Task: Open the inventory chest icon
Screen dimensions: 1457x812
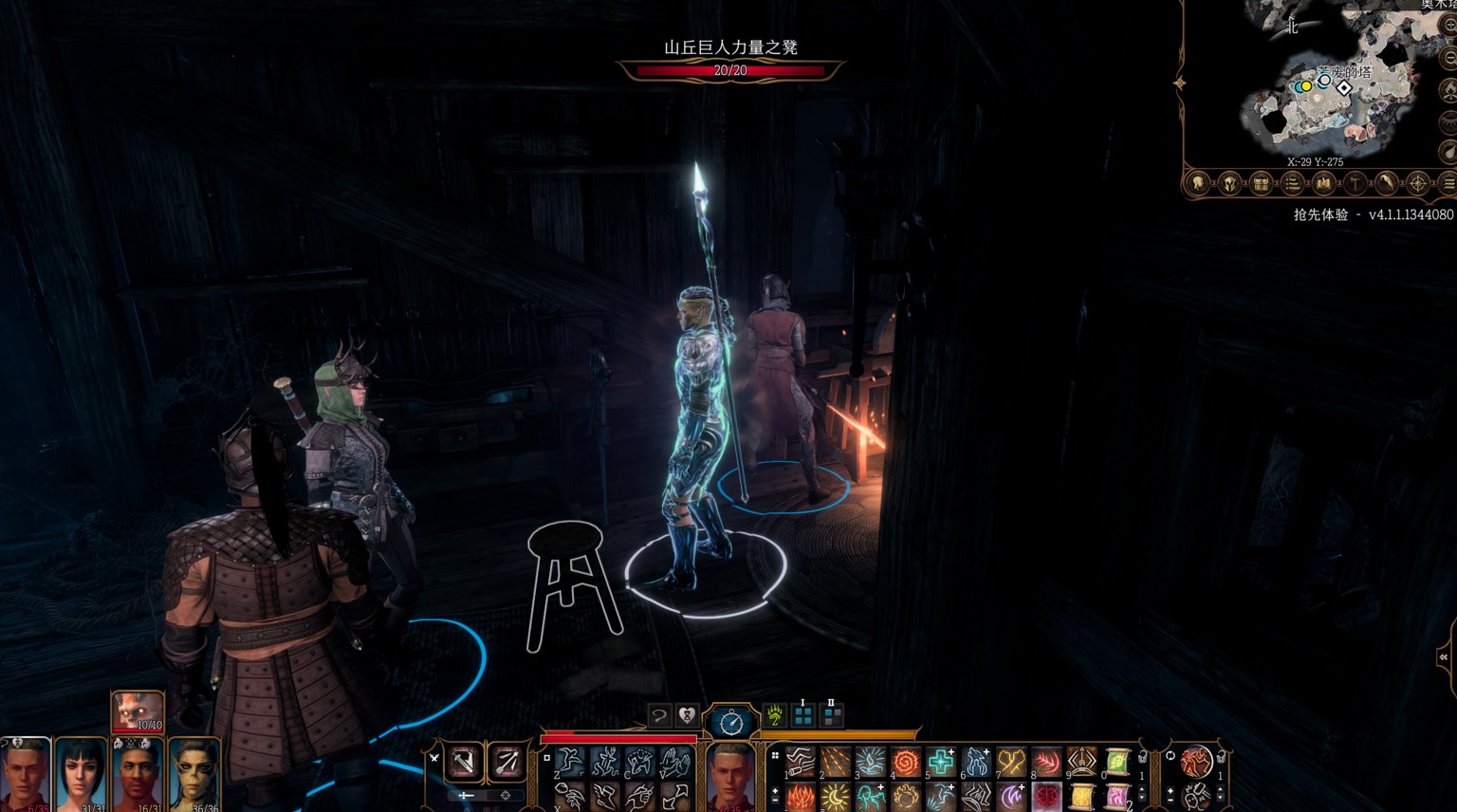Action: click(1261, 183)
